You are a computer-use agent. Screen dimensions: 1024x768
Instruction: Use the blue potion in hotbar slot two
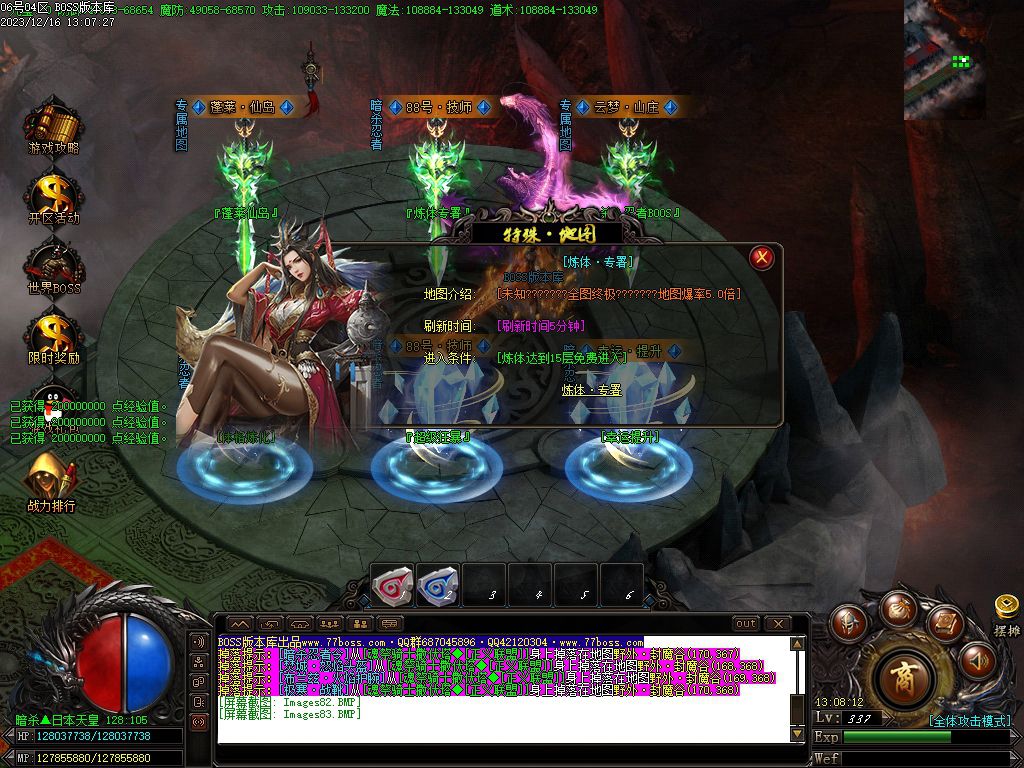tap(438, 586)
